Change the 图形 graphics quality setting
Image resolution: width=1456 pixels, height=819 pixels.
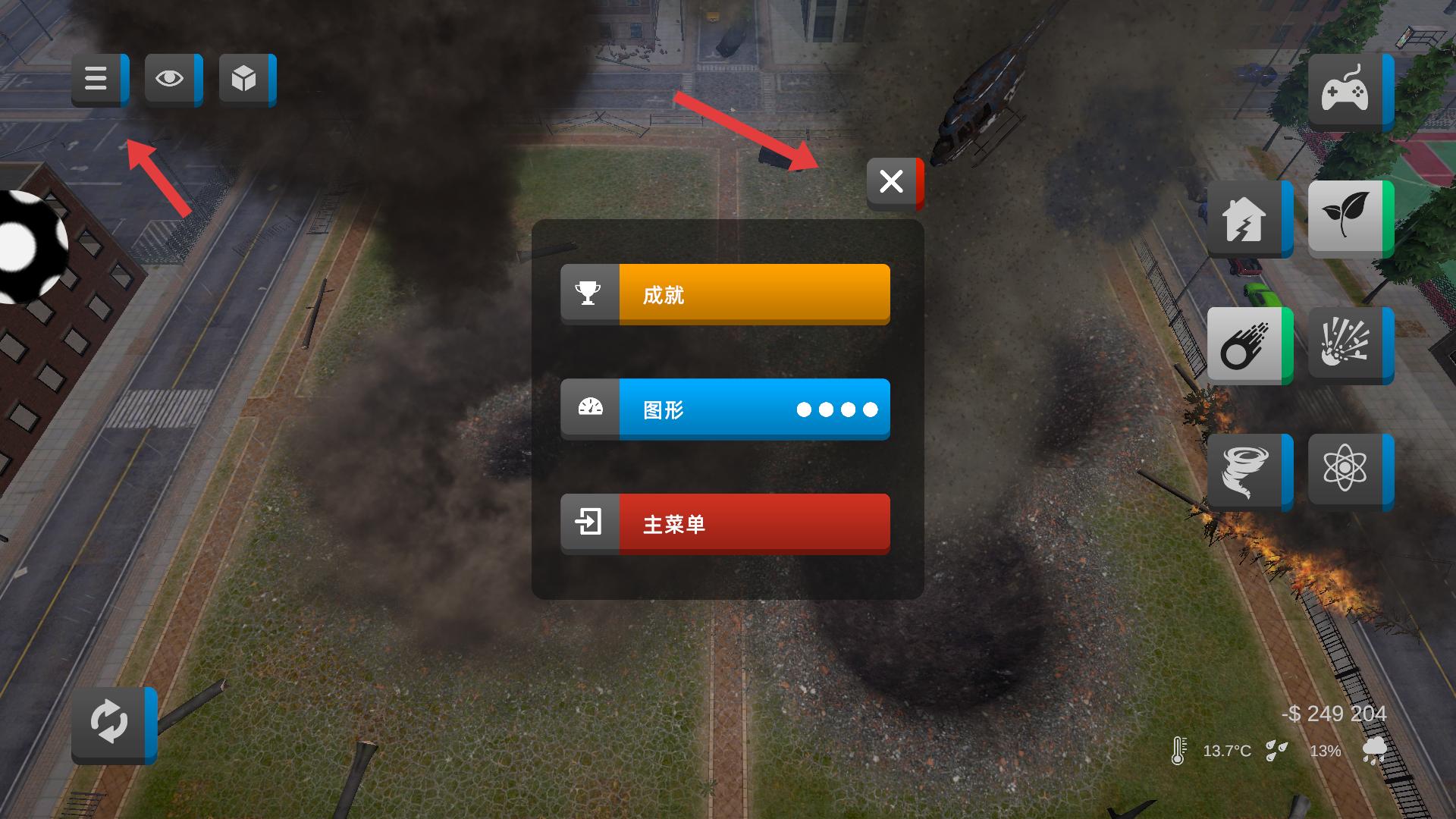click(725, 409)
